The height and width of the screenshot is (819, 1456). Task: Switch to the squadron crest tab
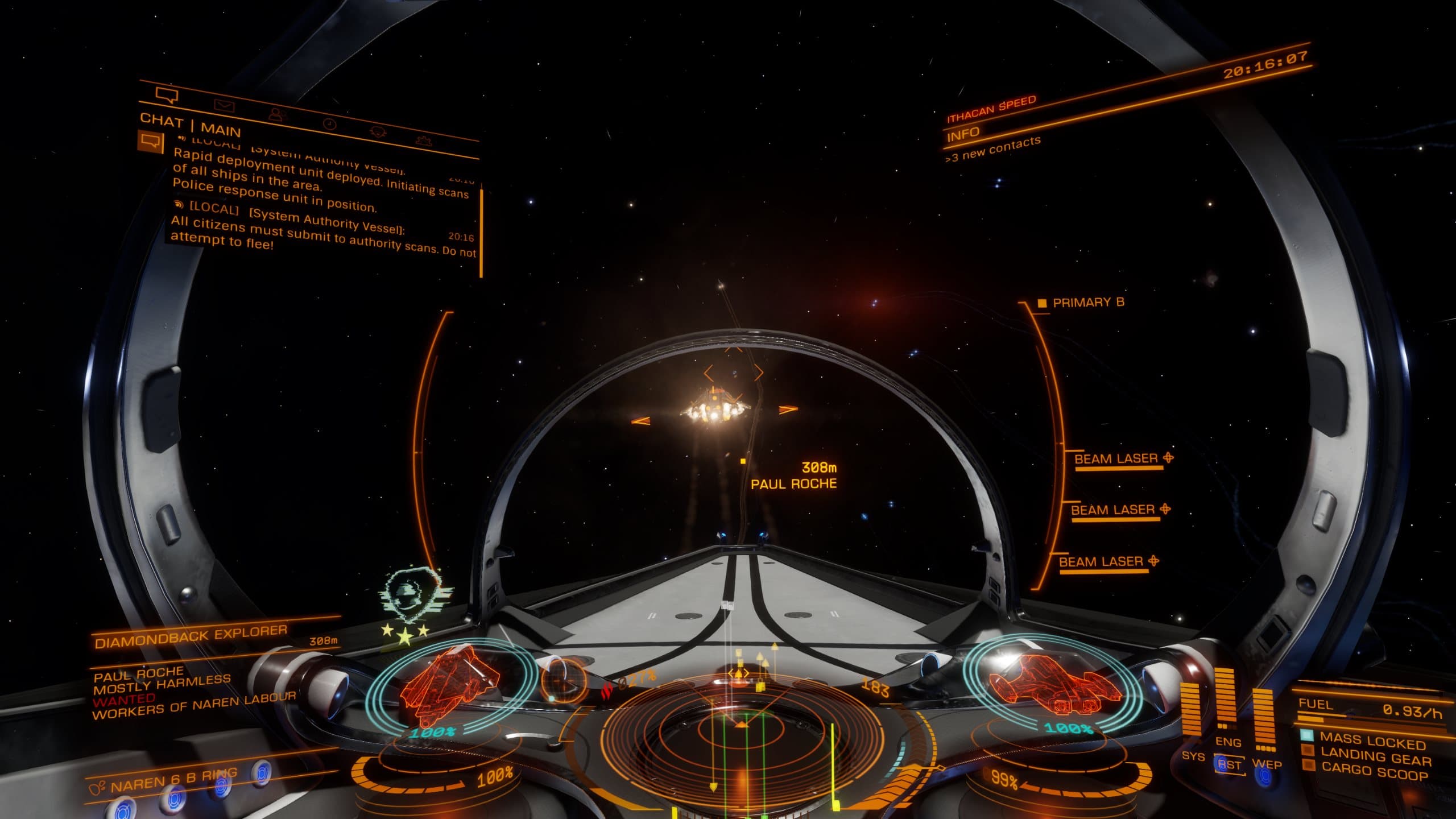(x=378, y=132)
